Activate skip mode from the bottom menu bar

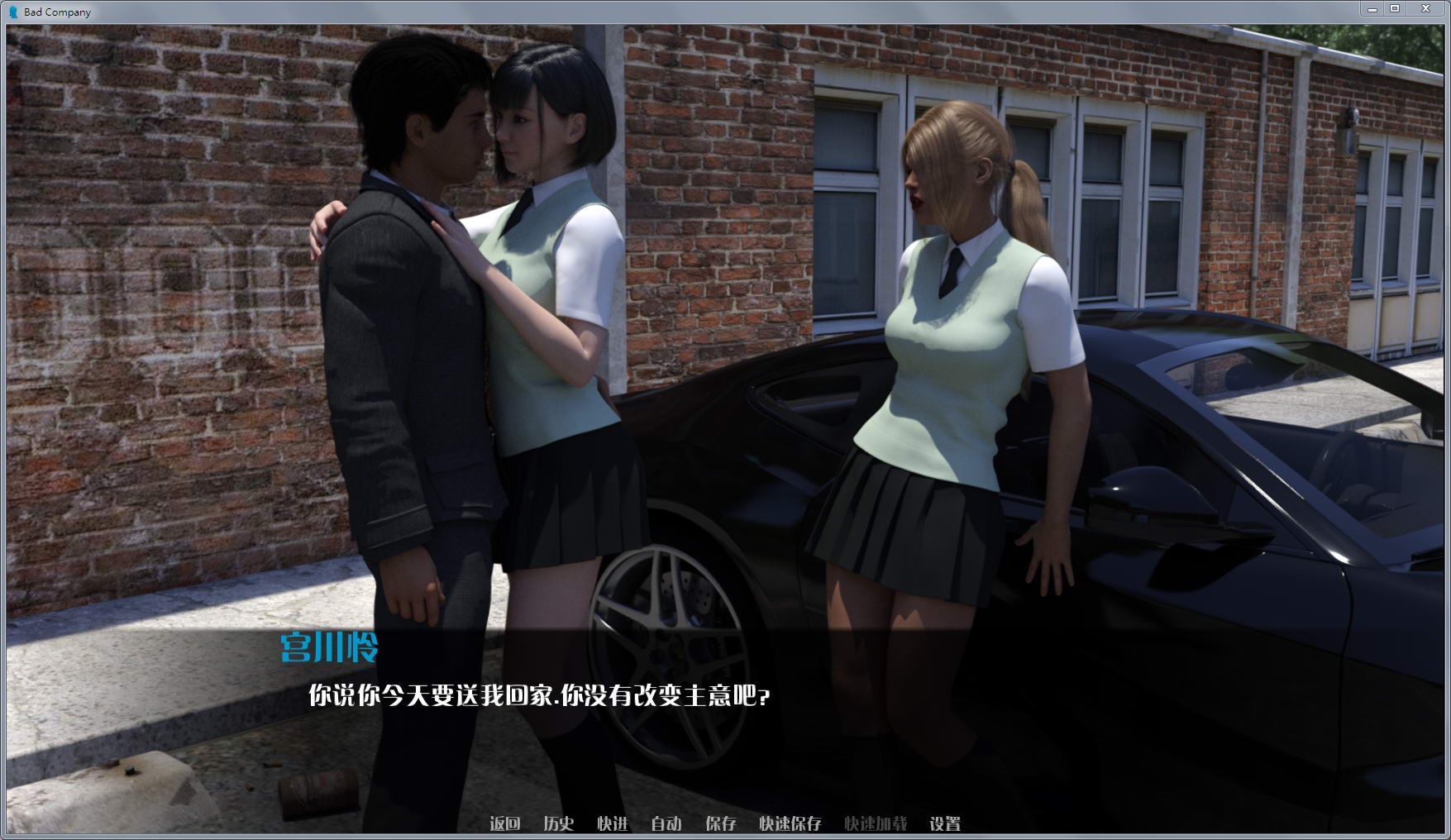612,824
